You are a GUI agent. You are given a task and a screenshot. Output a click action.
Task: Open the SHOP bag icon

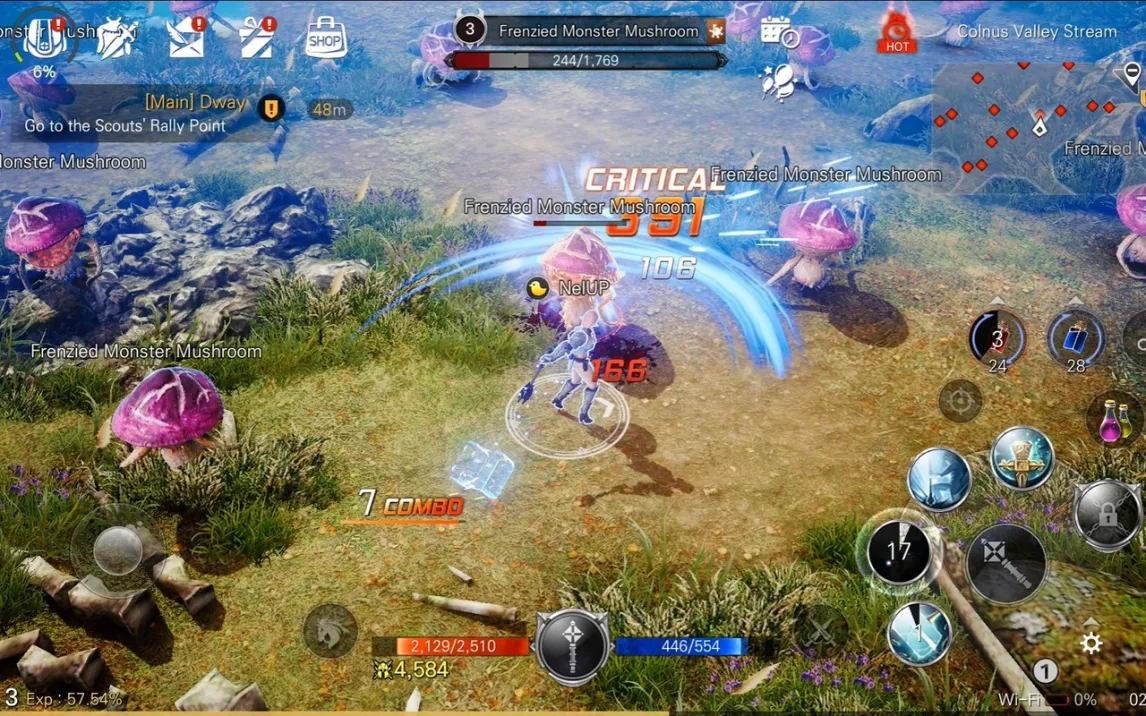324,39
